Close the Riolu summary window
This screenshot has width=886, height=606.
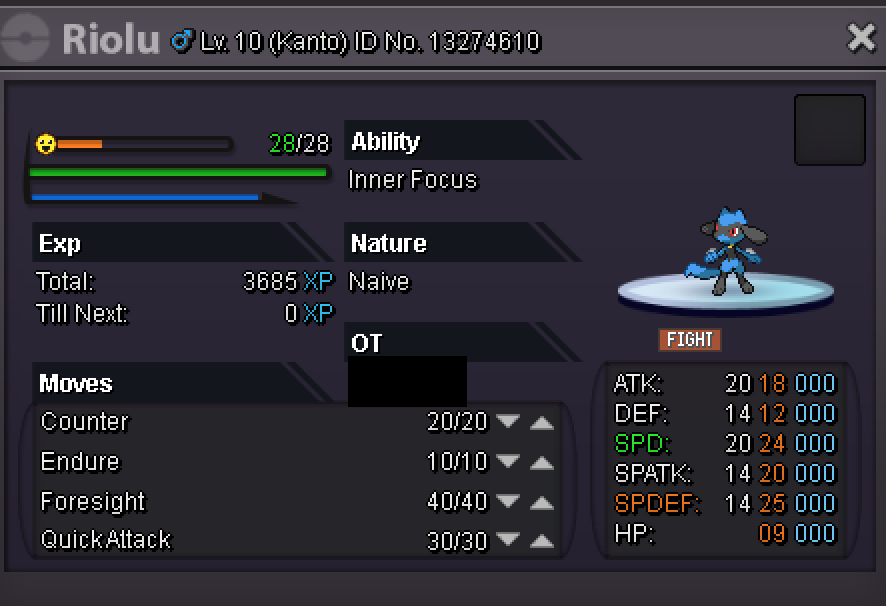[861, 38]
